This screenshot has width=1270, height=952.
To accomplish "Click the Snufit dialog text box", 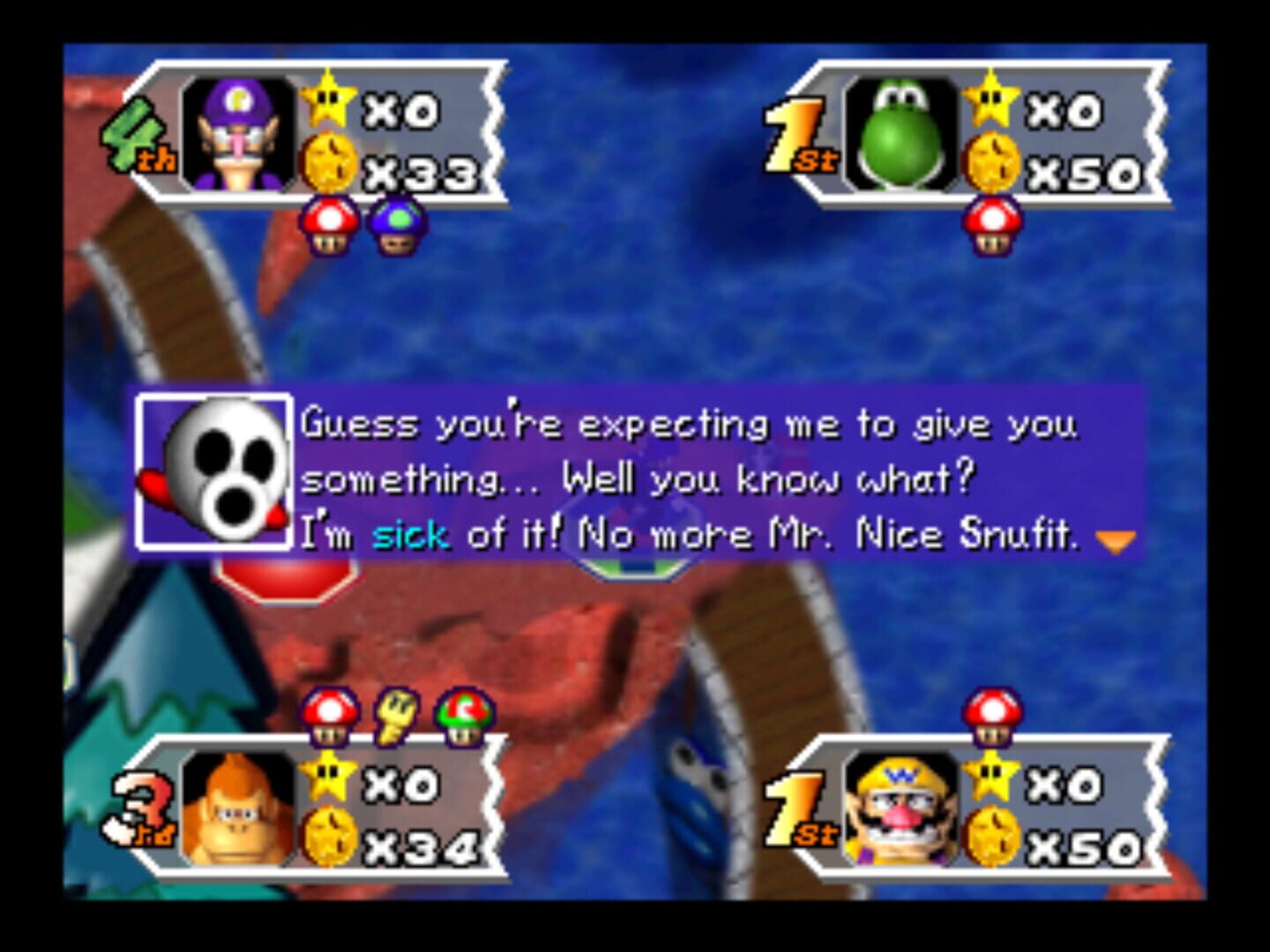I will coord(688,476).
